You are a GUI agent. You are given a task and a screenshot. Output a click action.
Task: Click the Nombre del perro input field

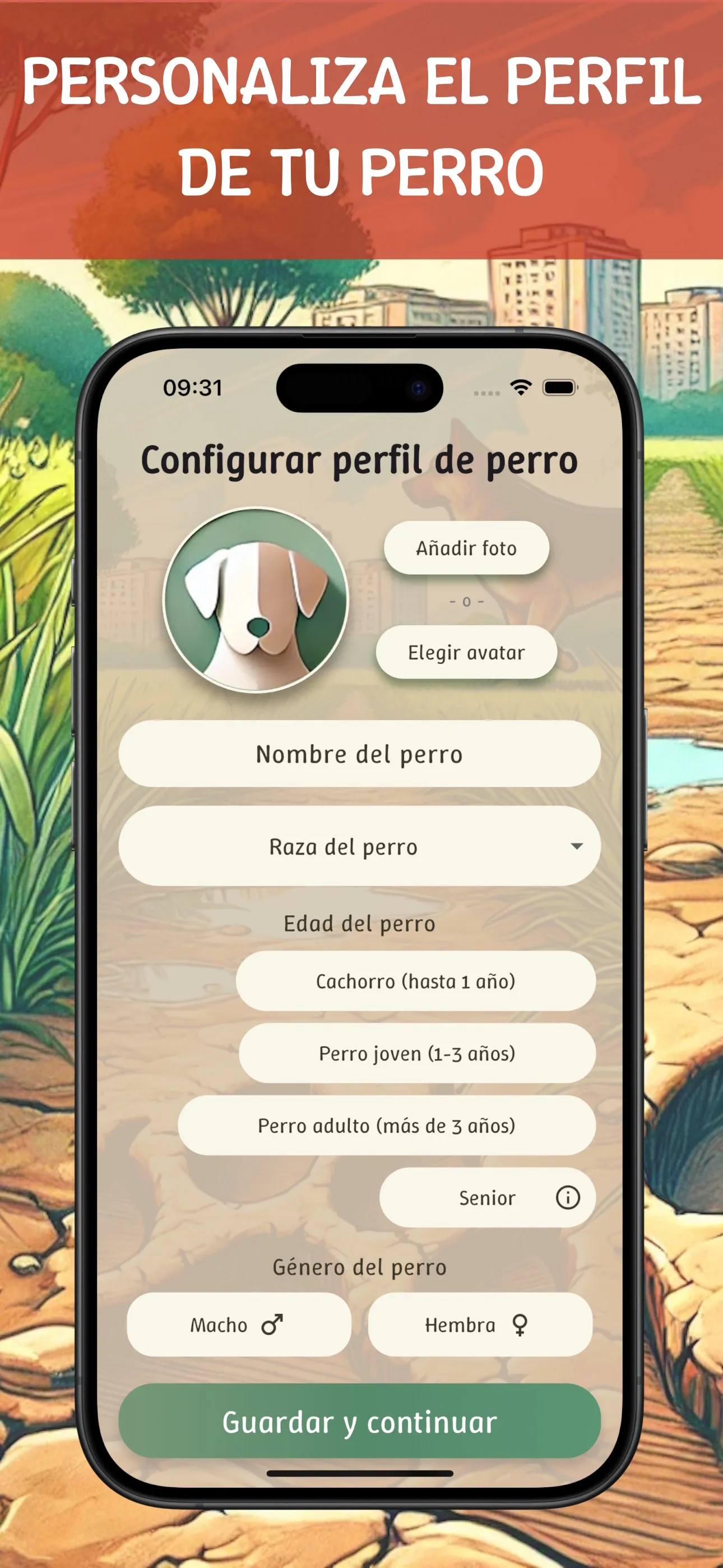pos(360,754)
